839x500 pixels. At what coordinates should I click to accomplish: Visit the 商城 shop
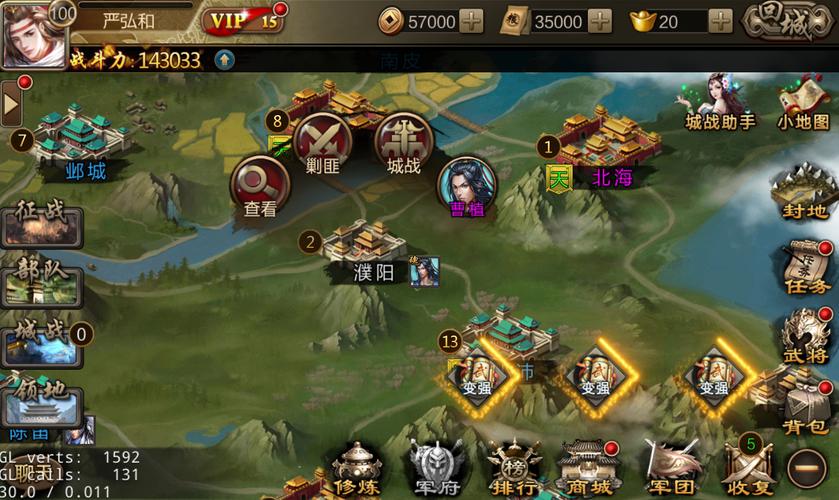[587, 468]
